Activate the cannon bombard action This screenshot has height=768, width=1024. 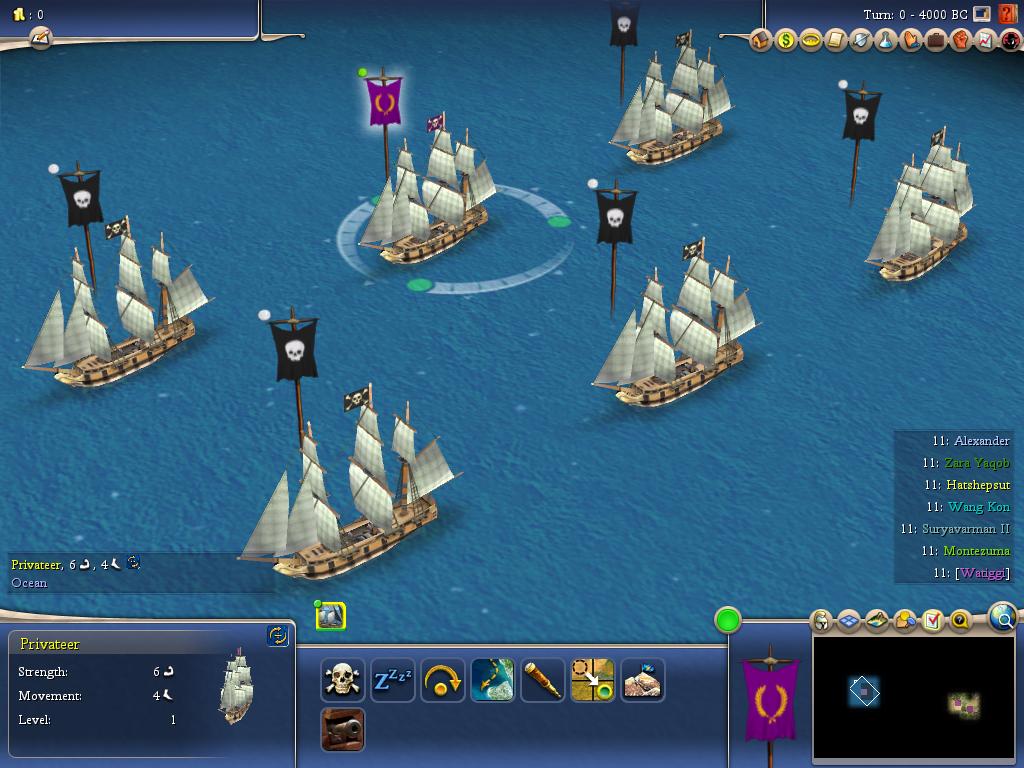(x=343, y=730)
